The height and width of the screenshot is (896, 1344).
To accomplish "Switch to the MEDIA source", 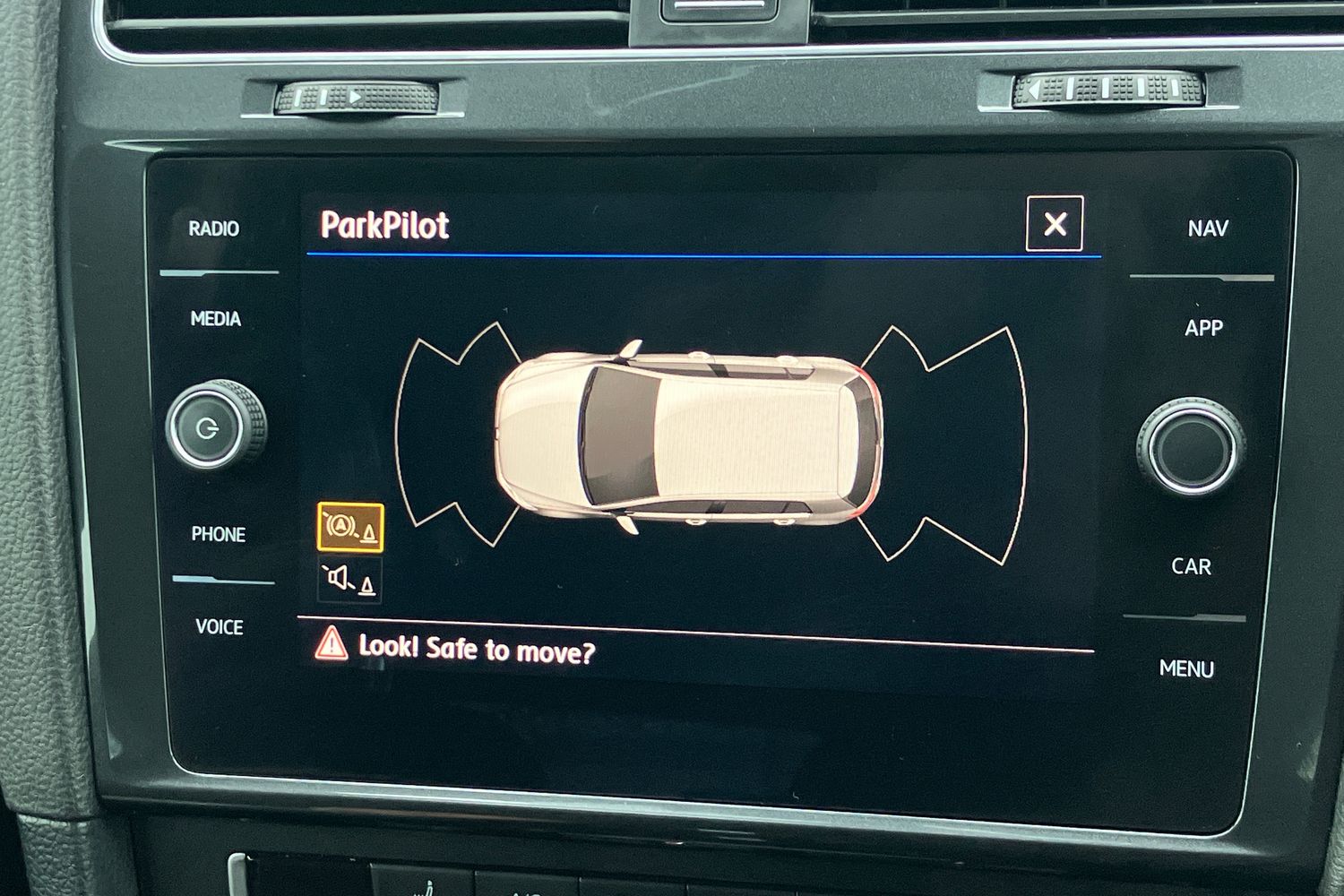I will 216,319.
